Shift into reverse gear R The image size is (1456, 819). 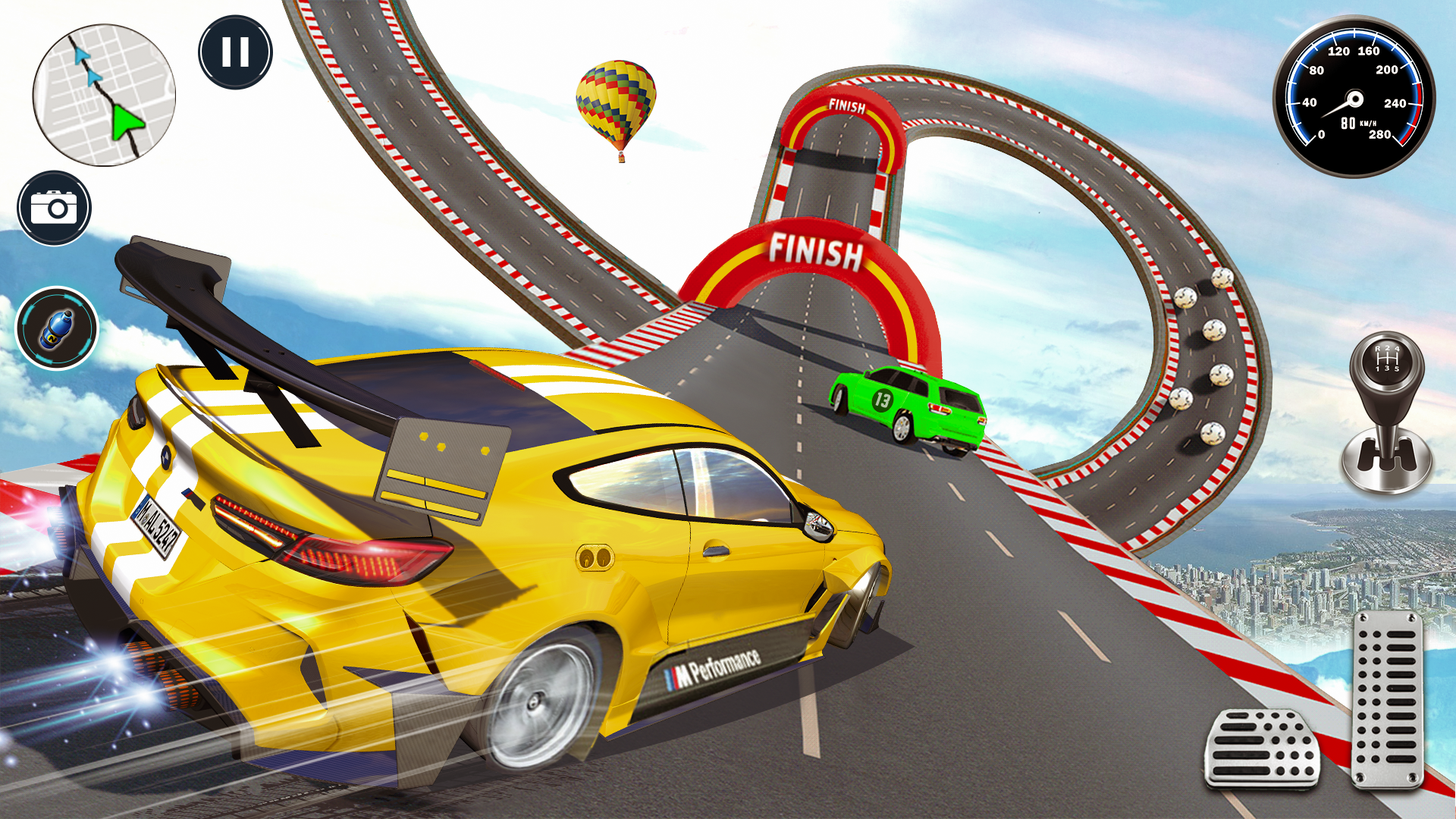click(x=1377, y=349)
